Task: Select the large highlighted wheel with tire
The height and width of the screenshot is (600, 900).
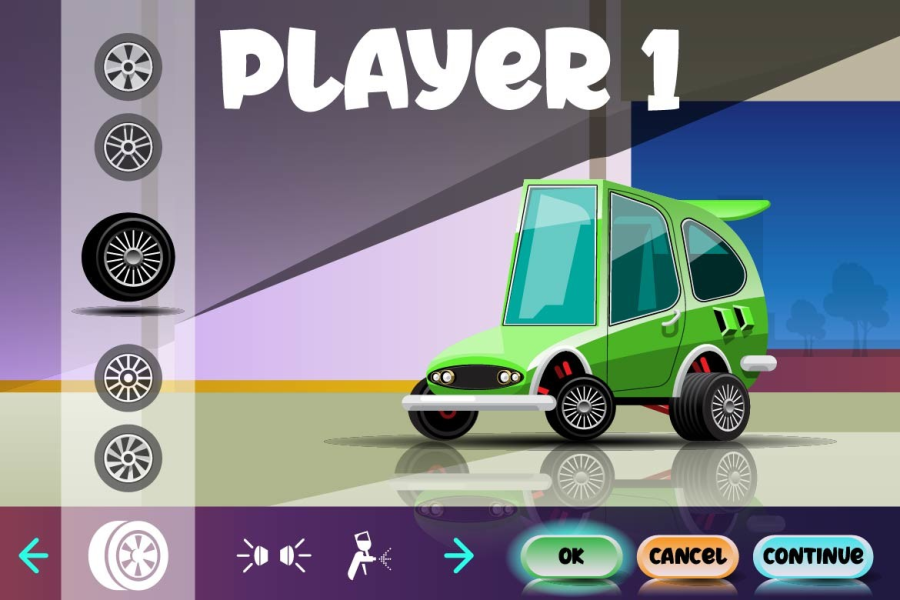Action: 128,257
